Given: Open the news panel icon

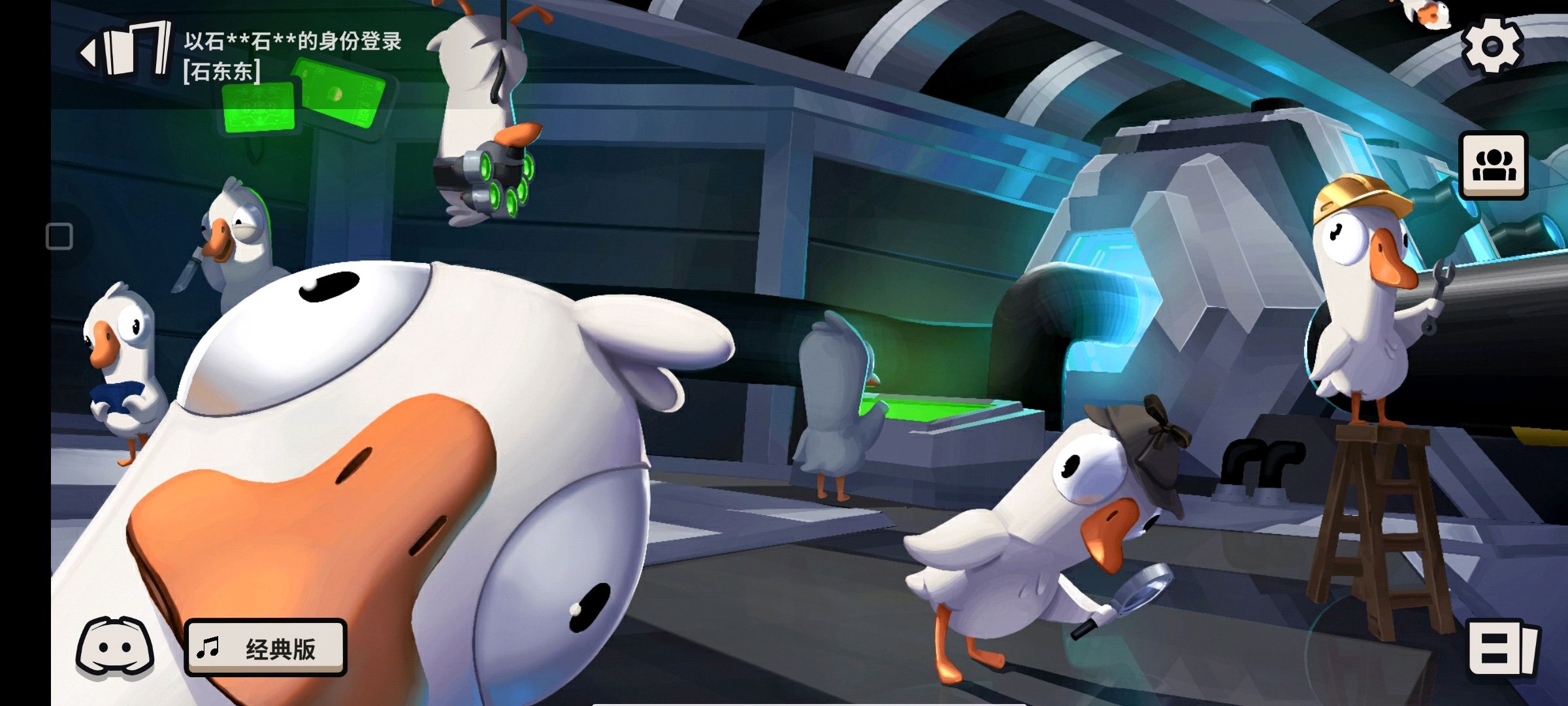Looking at the screenshot, I should [x=1503, y=649].
